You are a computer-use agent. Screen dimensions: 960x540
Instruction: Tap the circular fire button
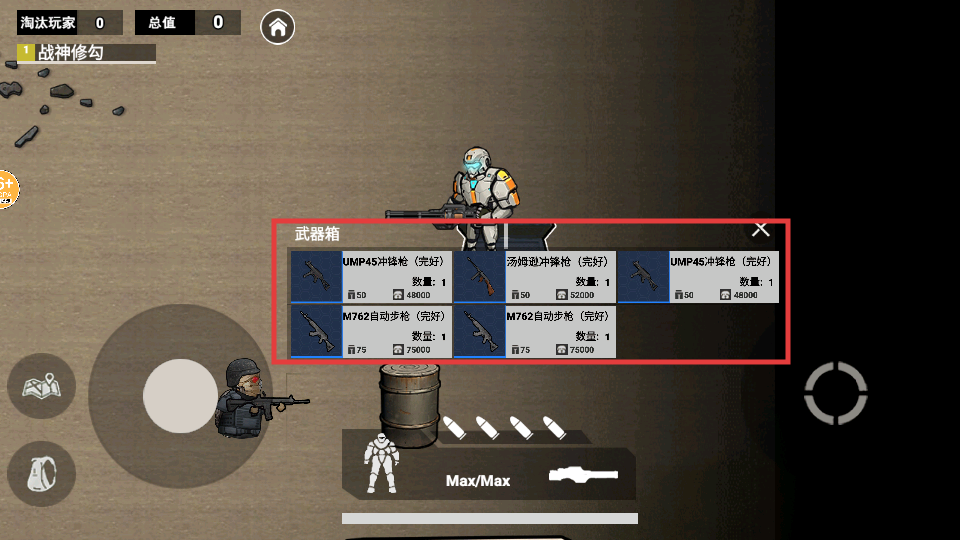835,393
